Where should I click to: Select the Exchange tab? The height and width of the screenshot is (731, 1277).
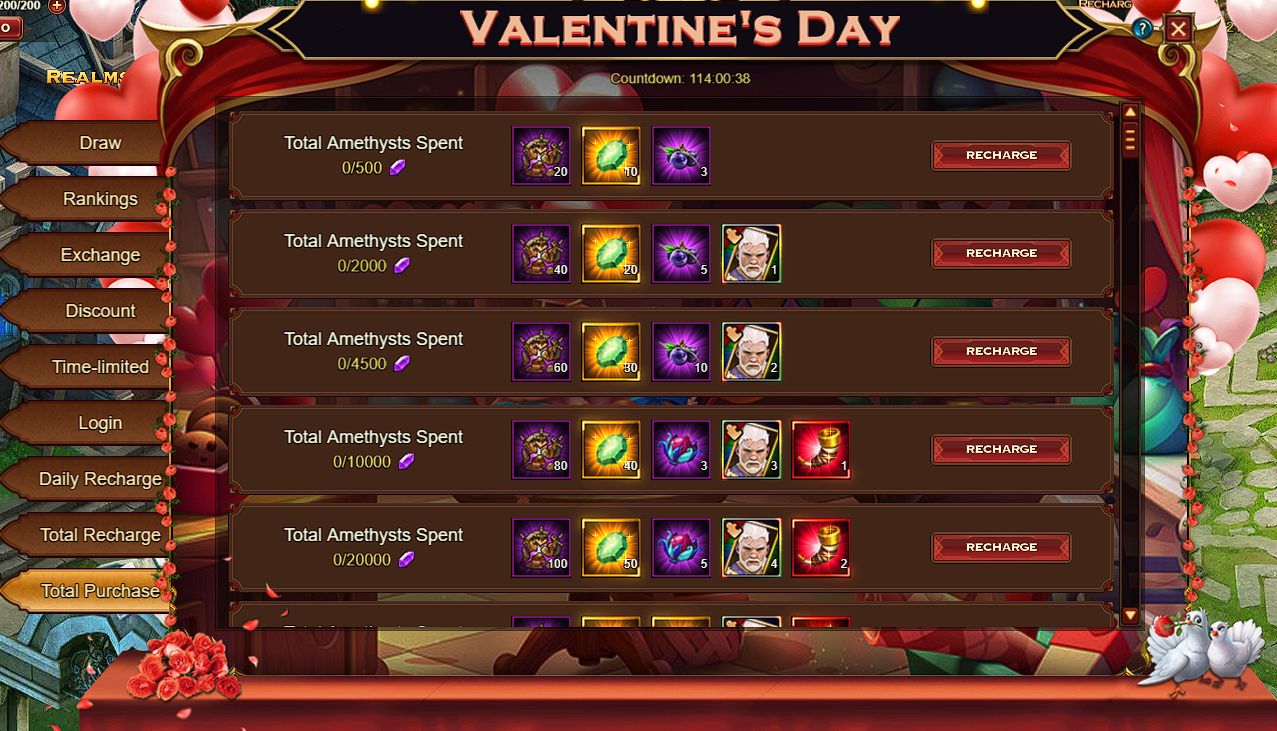(x=100, y=255)
